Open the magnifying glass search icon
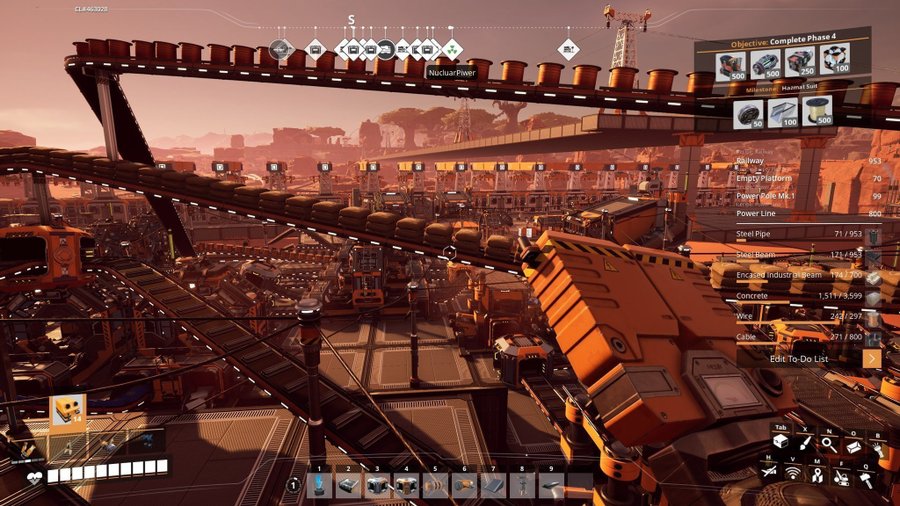Image resolution: width=900 pixels, height=506 pixels. pyautogui.click(x=828, y=445)
